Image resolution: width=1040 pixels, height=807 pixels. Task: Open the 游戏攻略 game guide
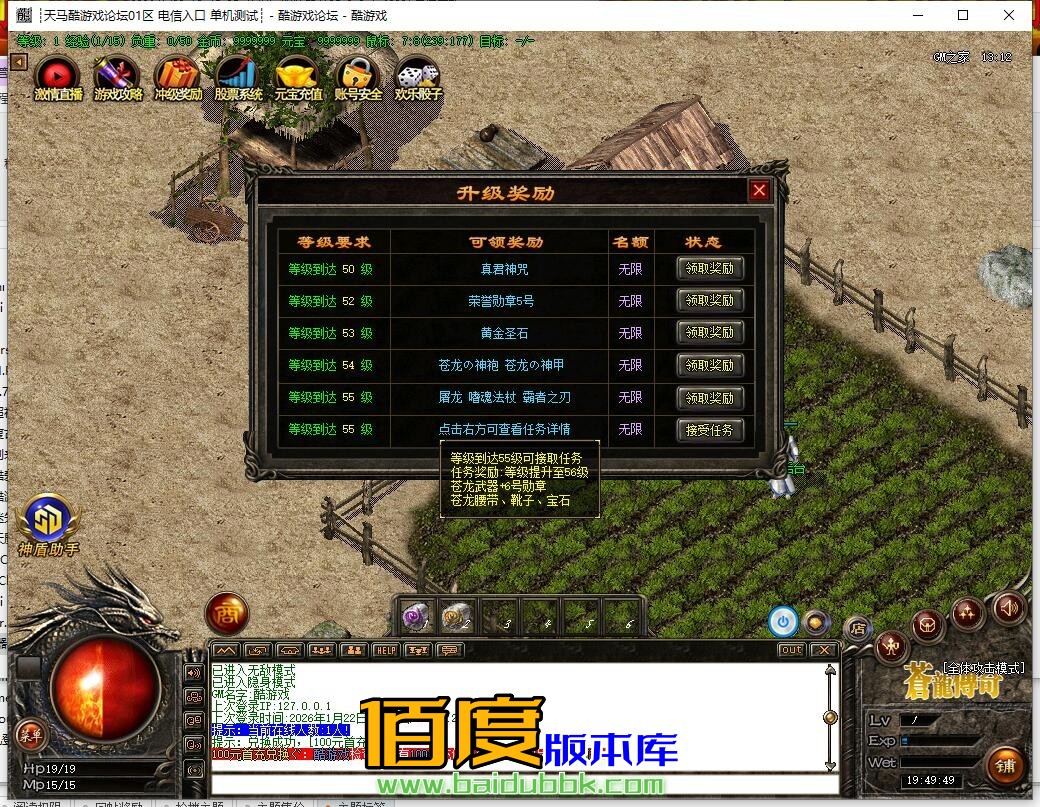[x=118, y=77]
